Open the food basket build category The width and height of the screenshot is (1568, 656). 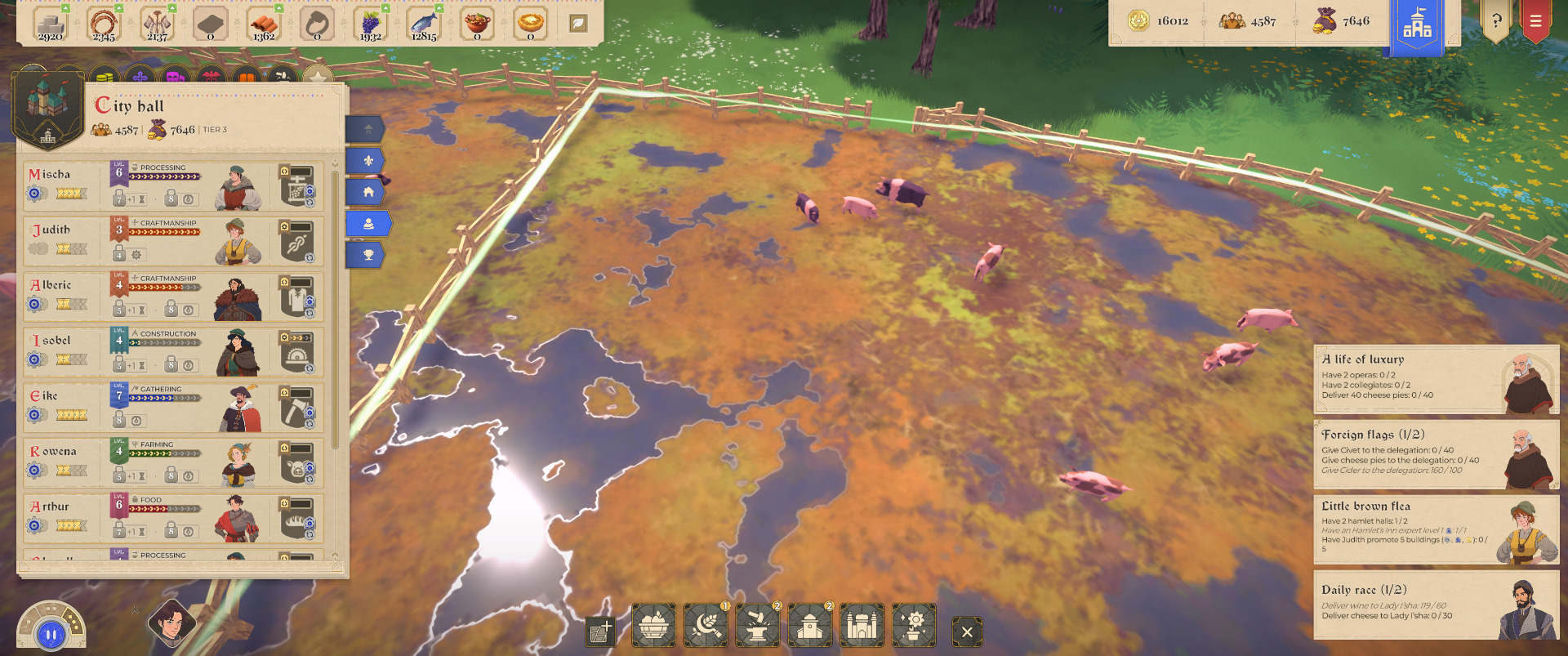653,627
